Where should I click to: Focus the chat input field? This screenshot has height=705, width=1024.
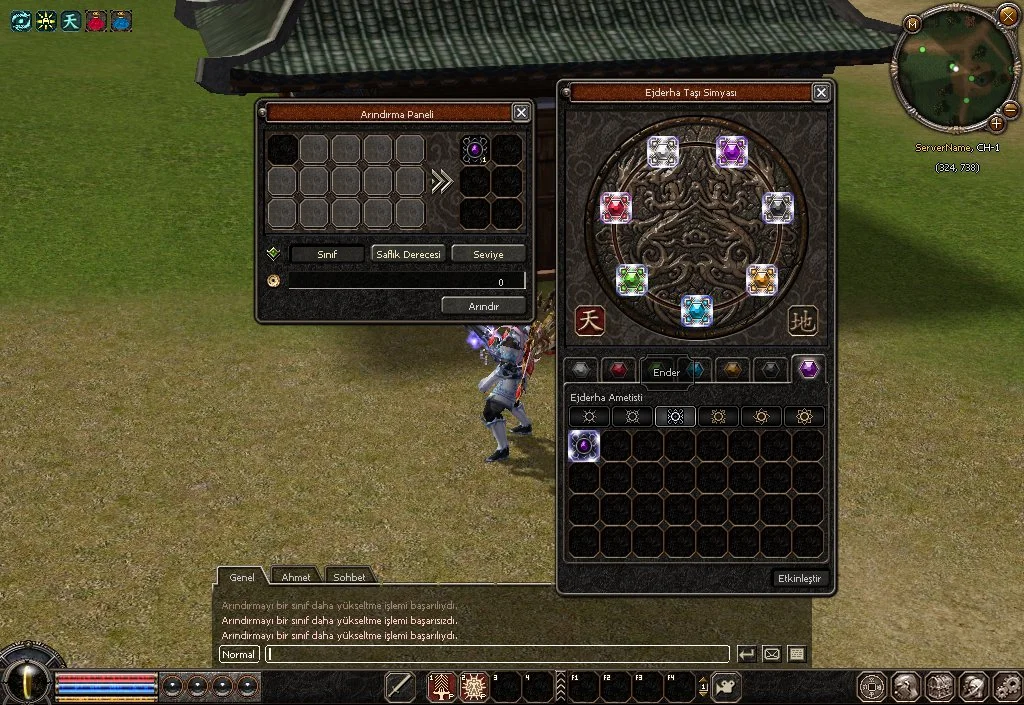pos(497,654)
